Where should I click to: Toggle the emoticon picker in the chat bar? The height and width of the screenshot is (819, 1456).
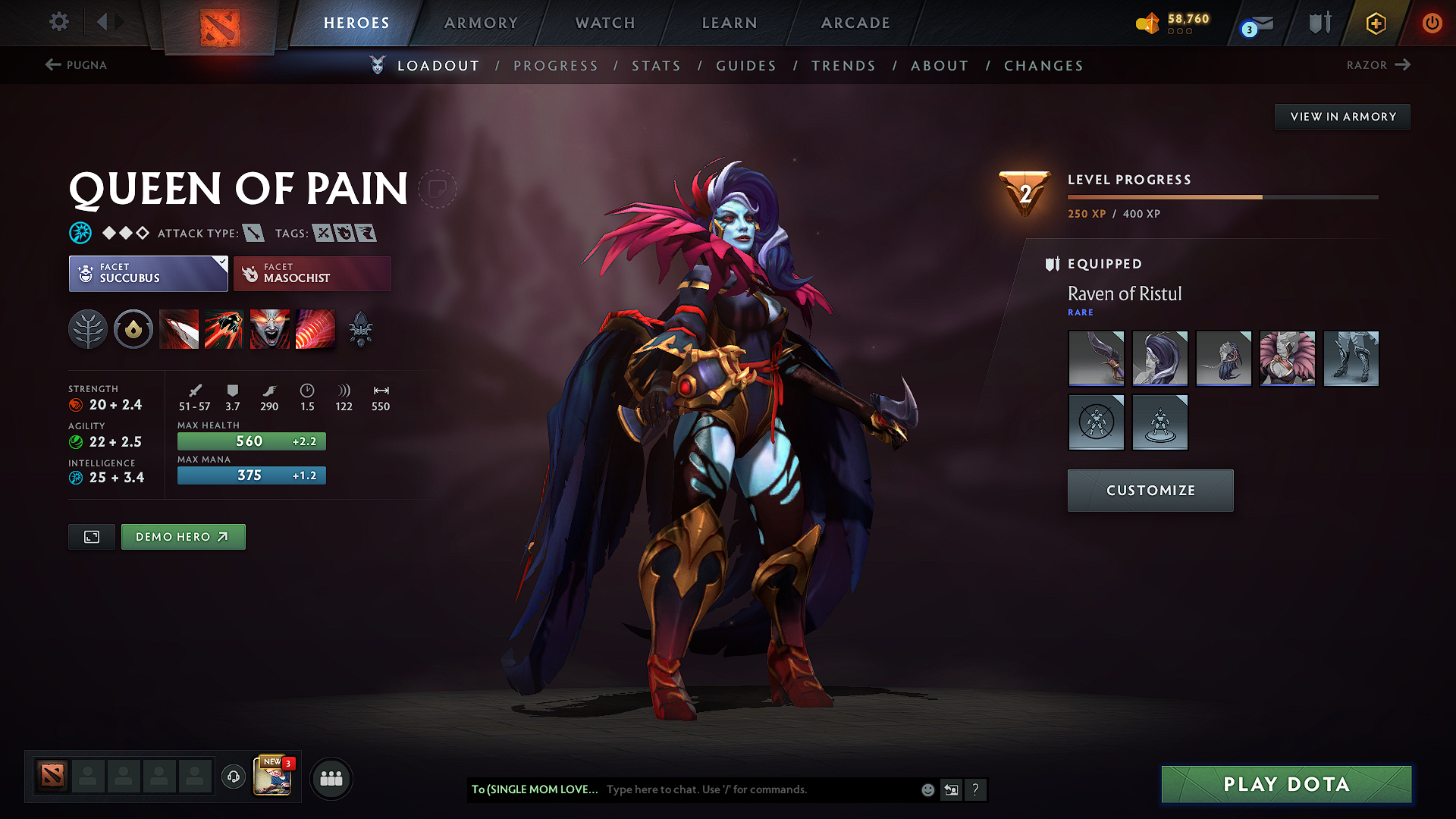(927, 789)
